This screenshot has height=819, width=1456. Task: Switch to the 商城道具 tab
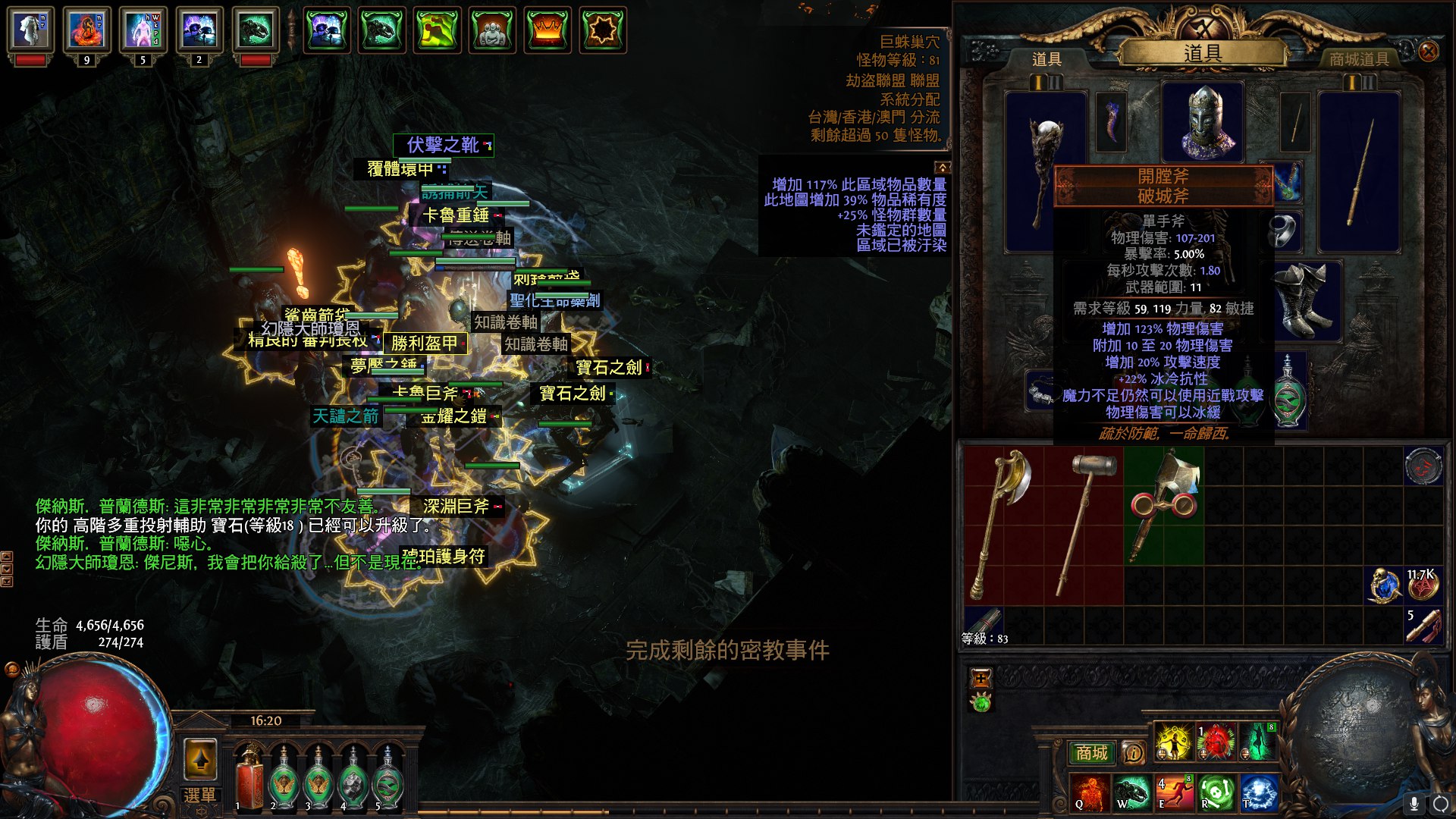(1359, 59)
